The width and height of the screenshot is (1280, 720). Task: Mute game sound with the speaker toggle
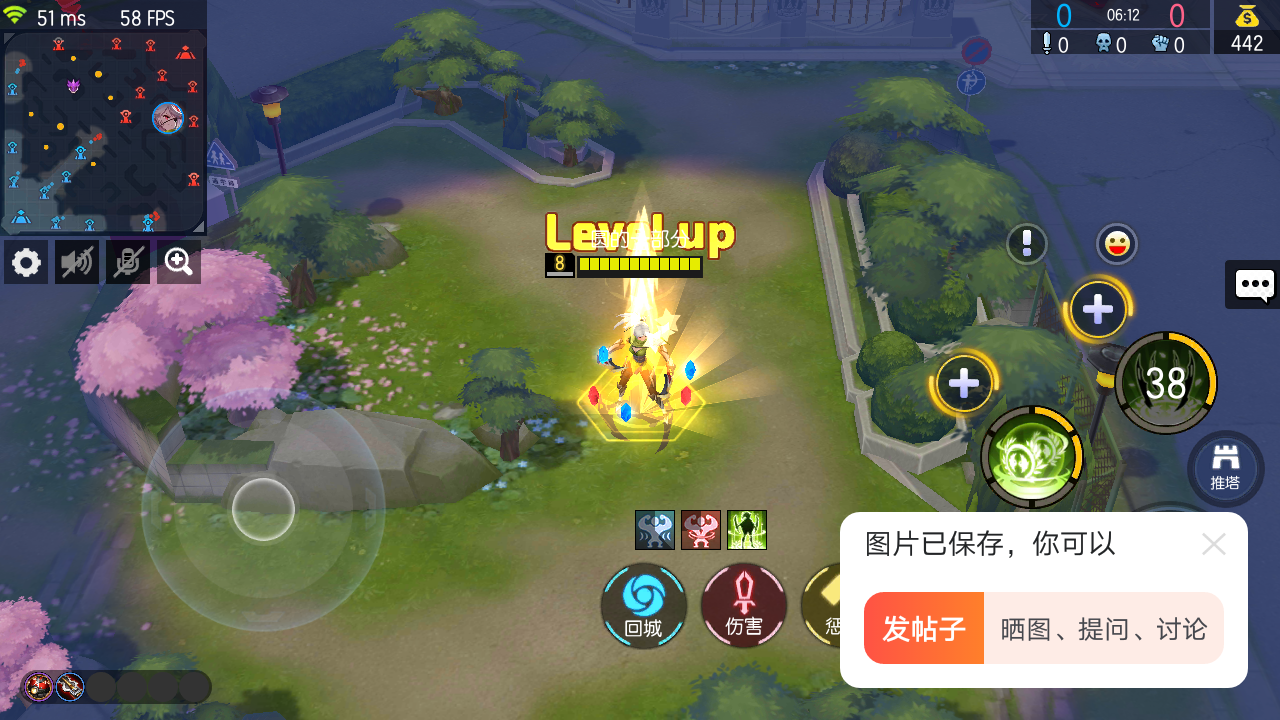point(76,261)
